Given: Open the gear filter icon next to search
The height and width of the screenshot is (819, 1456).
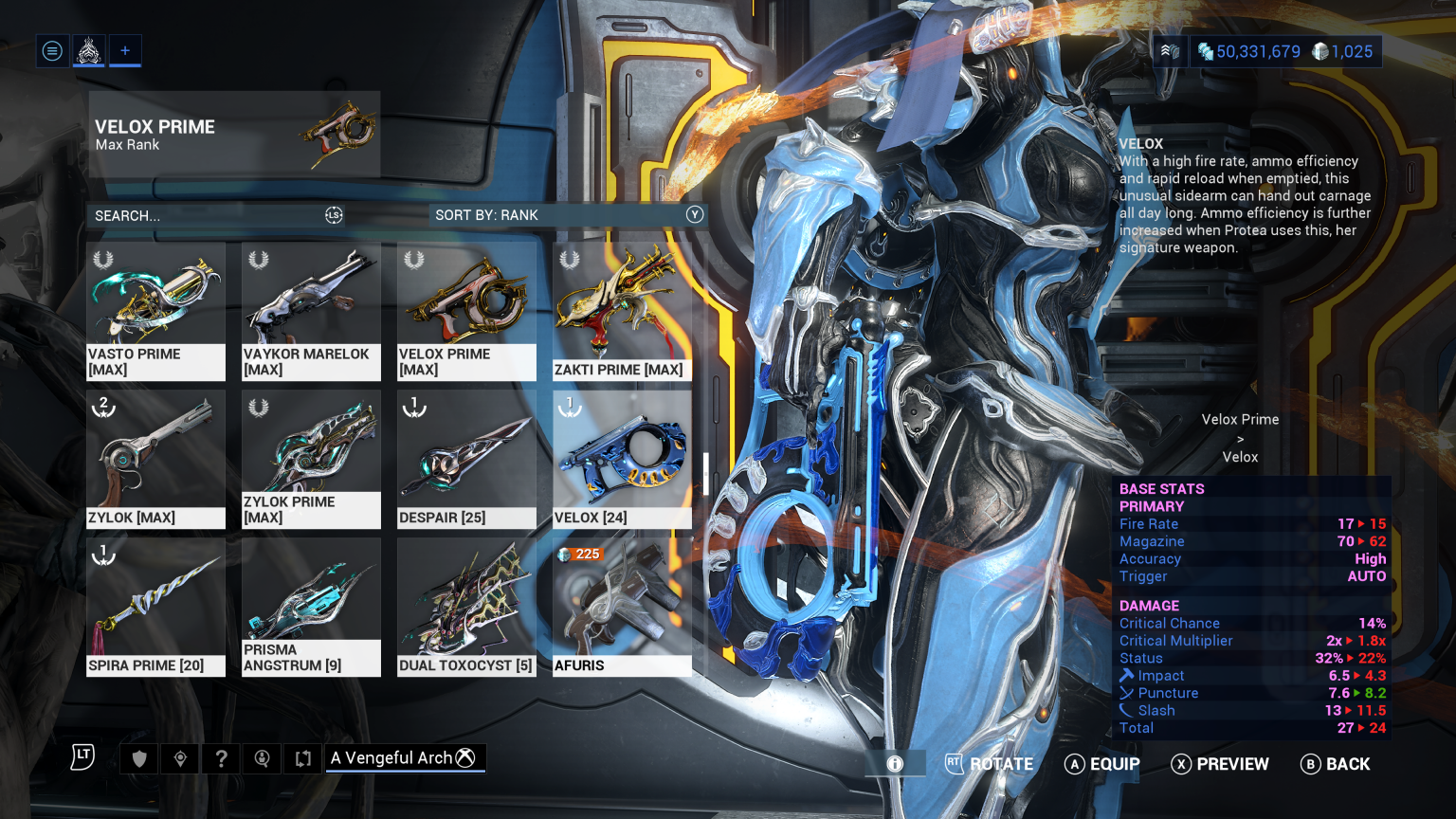Looking at the screenshot, I should [333, 215].
